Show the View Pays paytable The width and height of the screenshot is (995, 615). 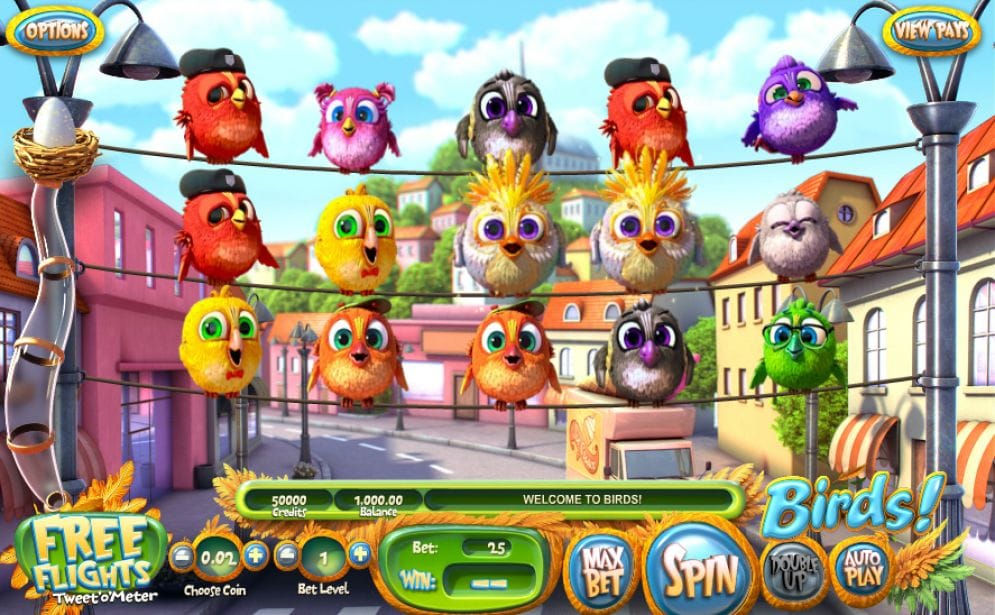point(932,31)
